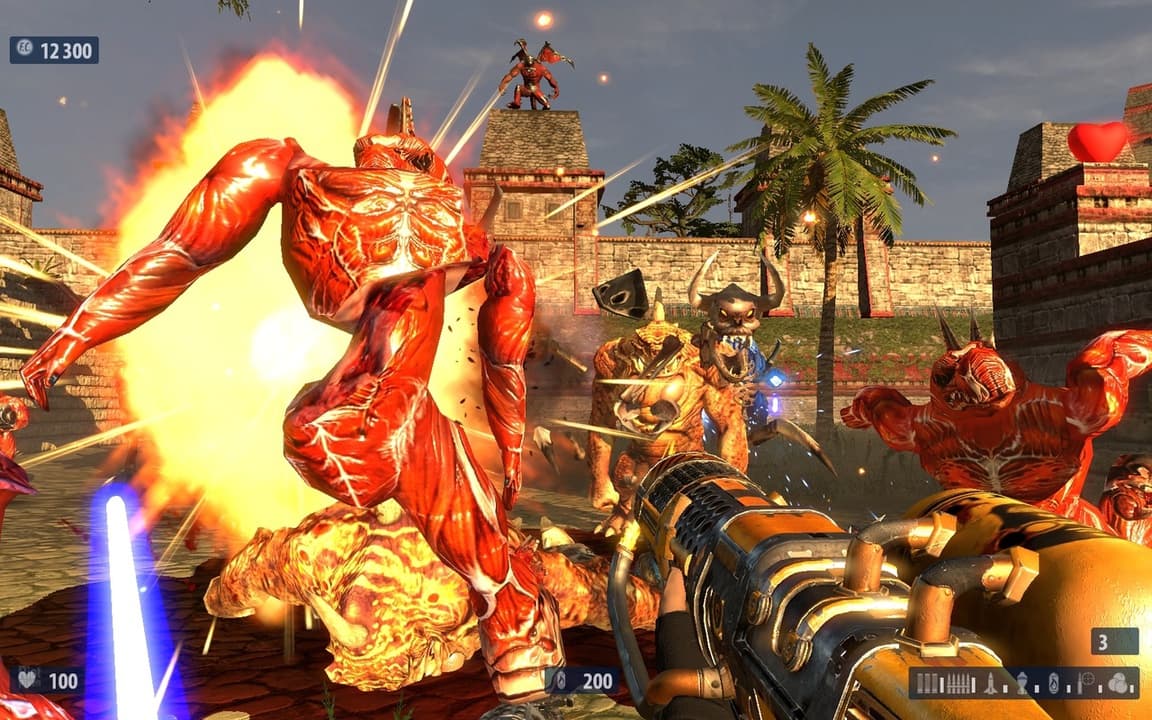This screenshot has width=1152, height=720.
Task: Click the rocket ammo icon
Action: coord(990,683)
